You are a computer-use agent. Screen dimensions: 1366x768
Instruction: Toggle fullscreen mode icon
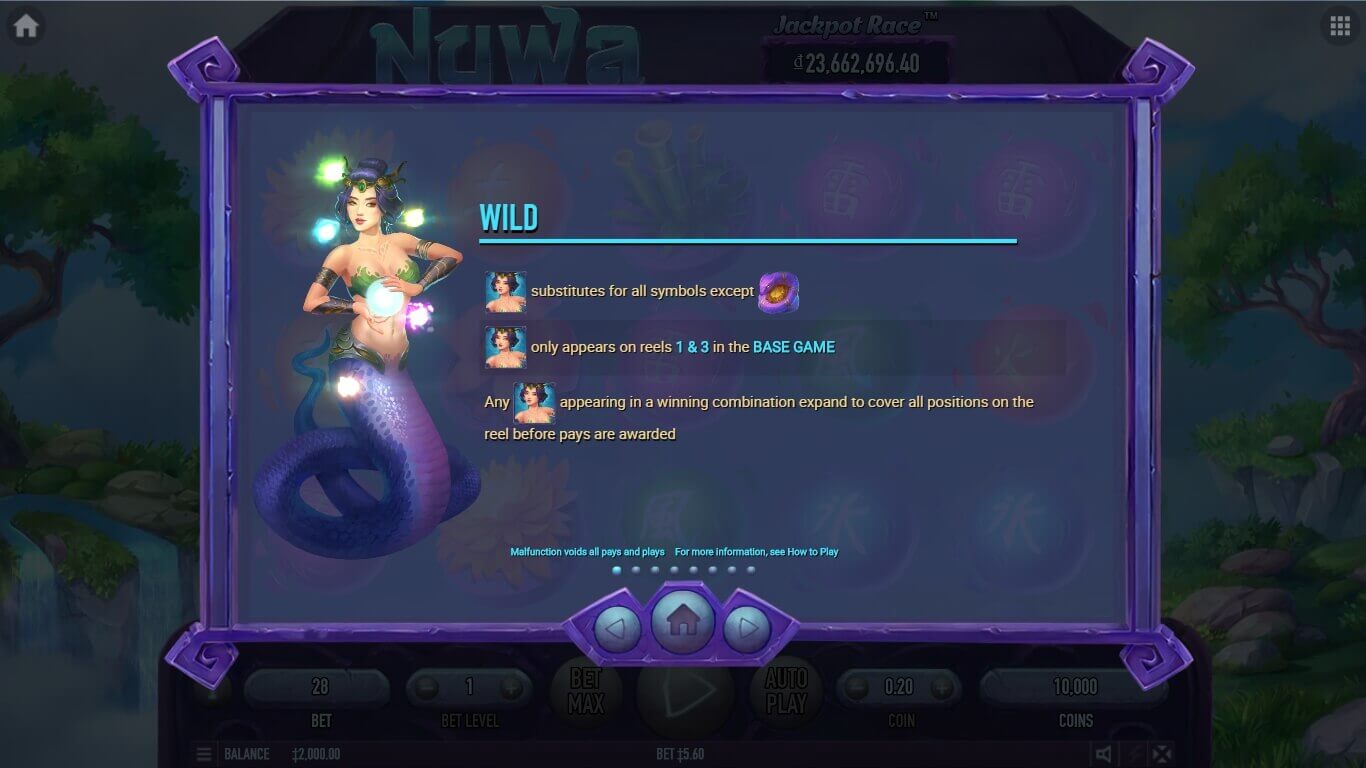(1161, 754)
